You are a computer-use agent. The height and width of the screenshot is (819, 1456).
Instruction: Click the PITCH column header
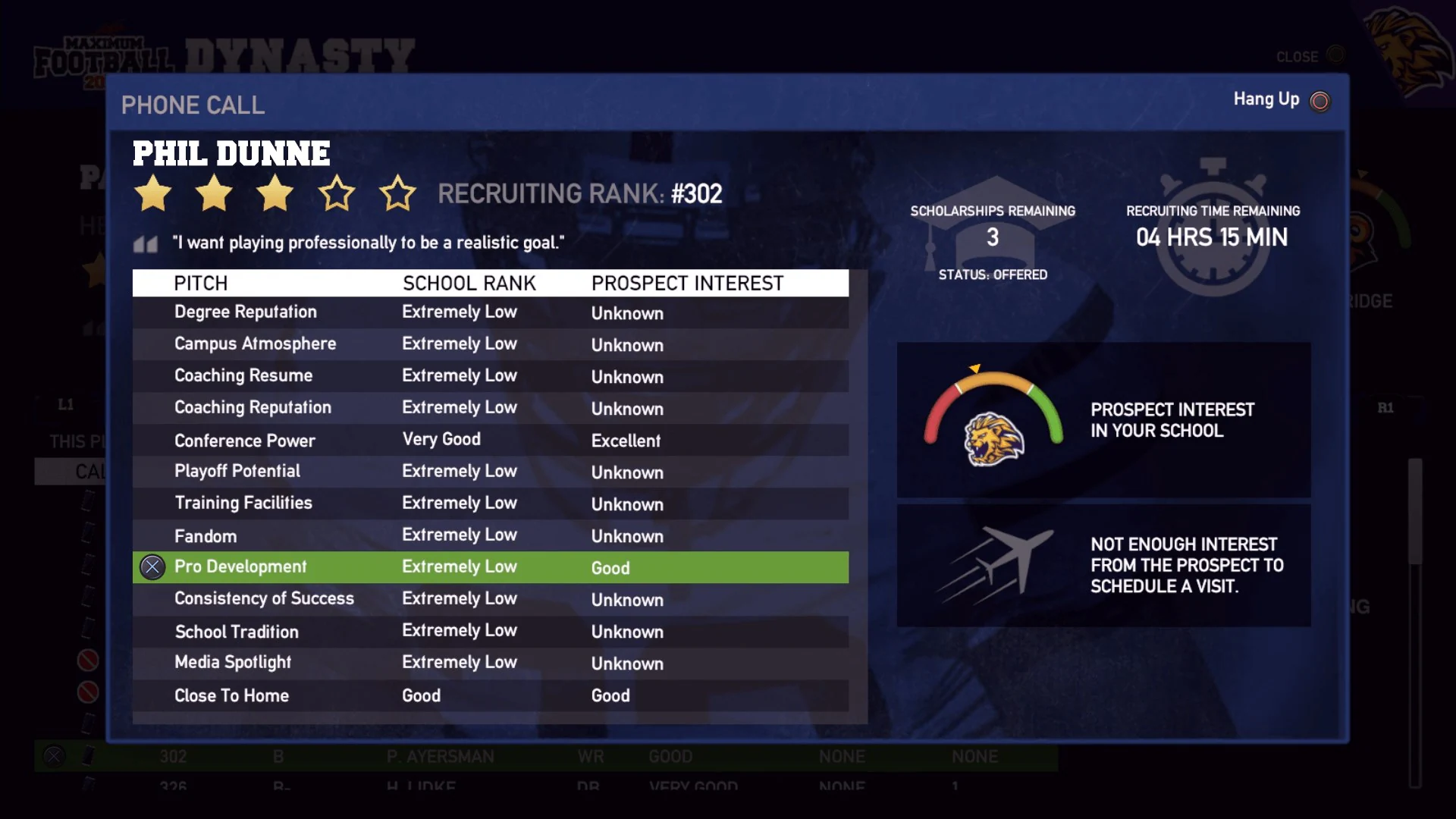pos(200,283)
